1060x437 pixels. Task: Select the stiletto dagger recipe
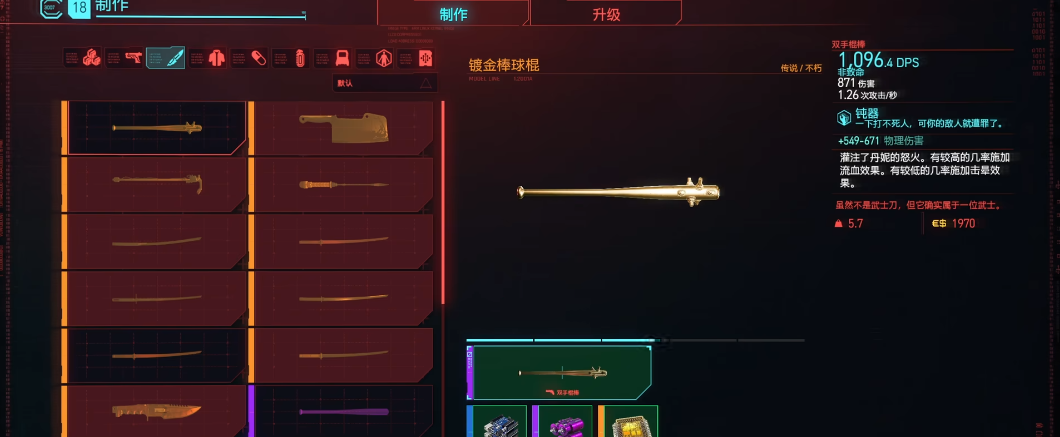[340, 184]
